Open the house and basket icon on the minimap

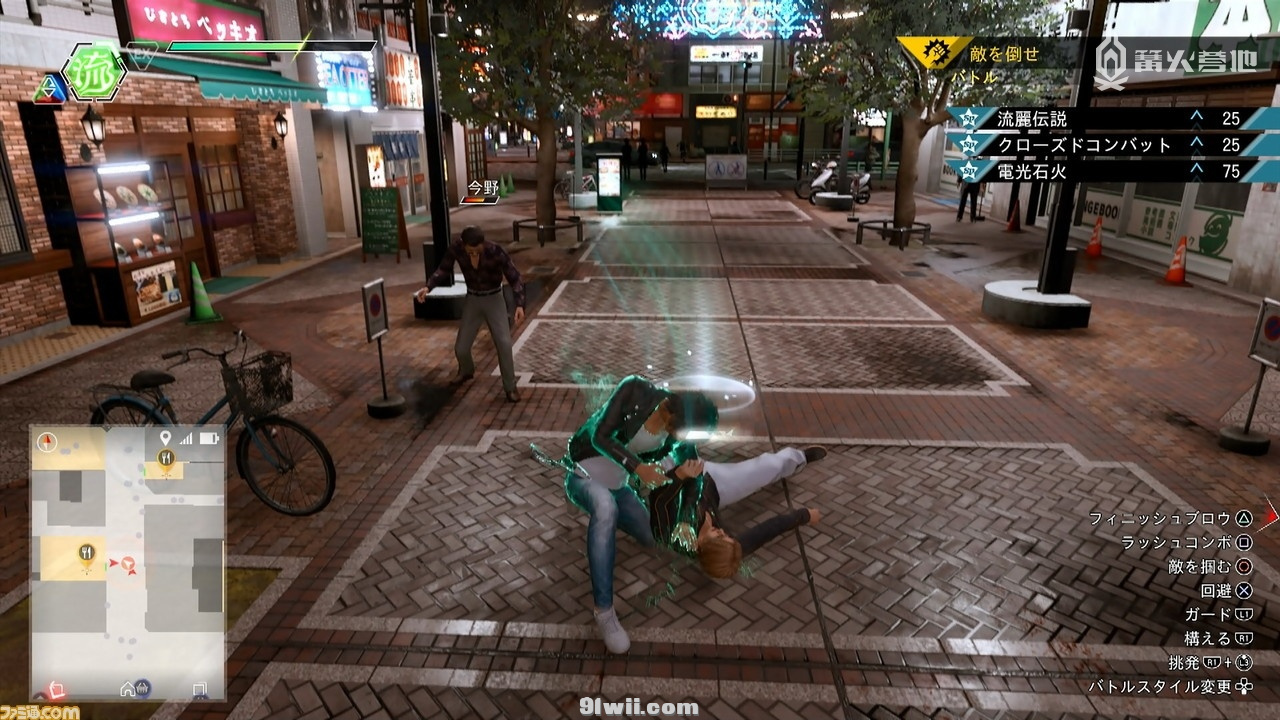135,688
